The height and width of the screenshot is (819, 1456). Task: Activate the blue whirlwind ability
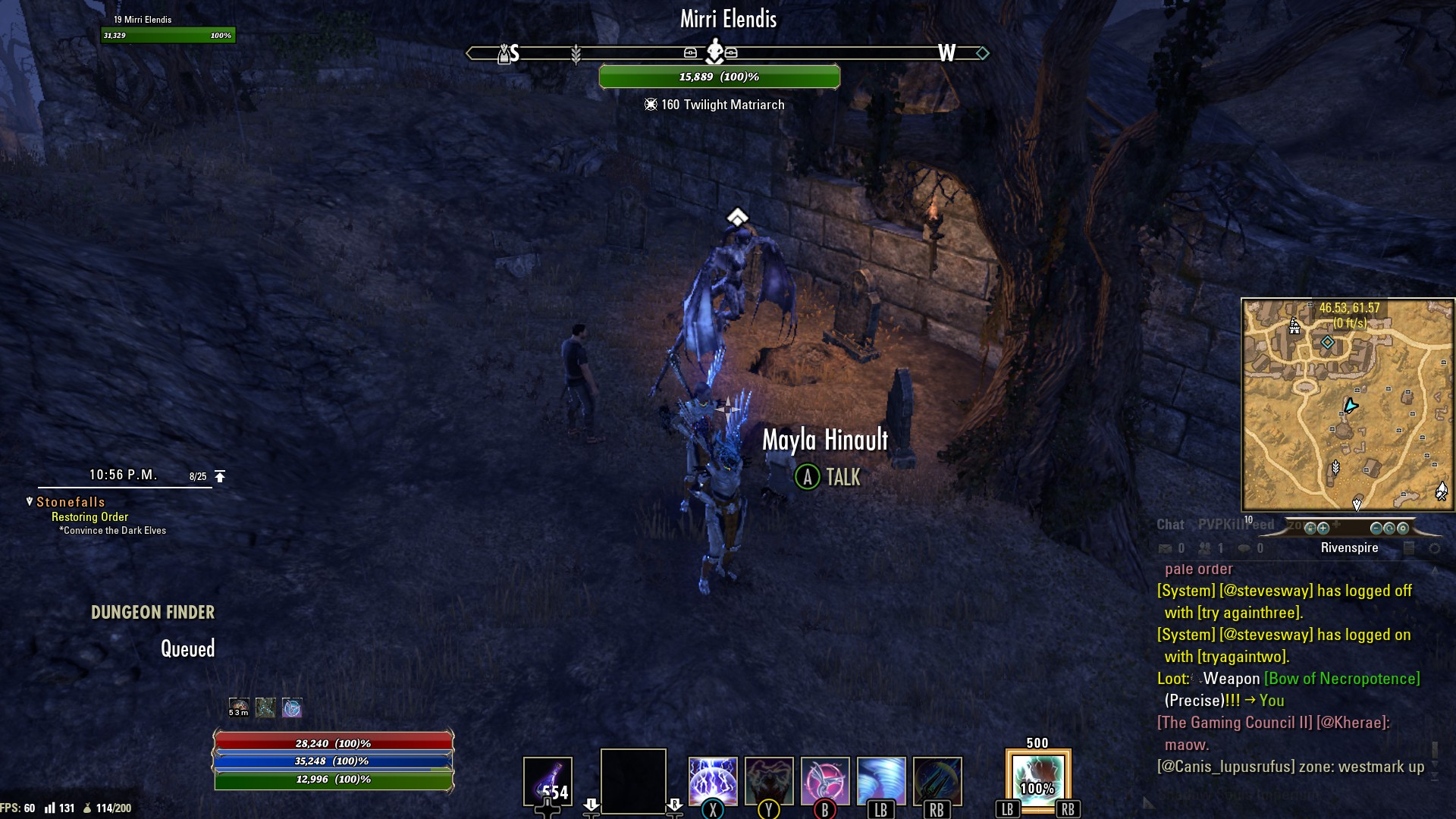coord(881,780)
